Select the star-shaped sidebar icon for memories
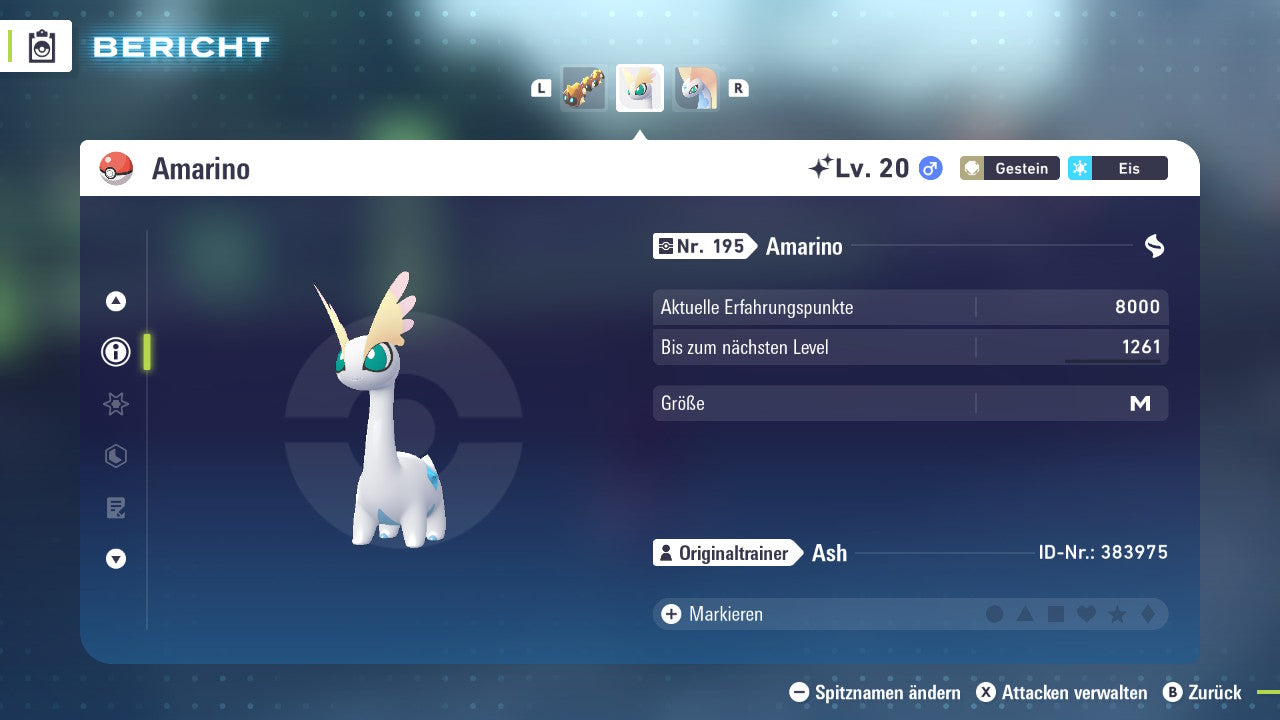Screen dimensions: 1280x720 (x=115, y=404)
